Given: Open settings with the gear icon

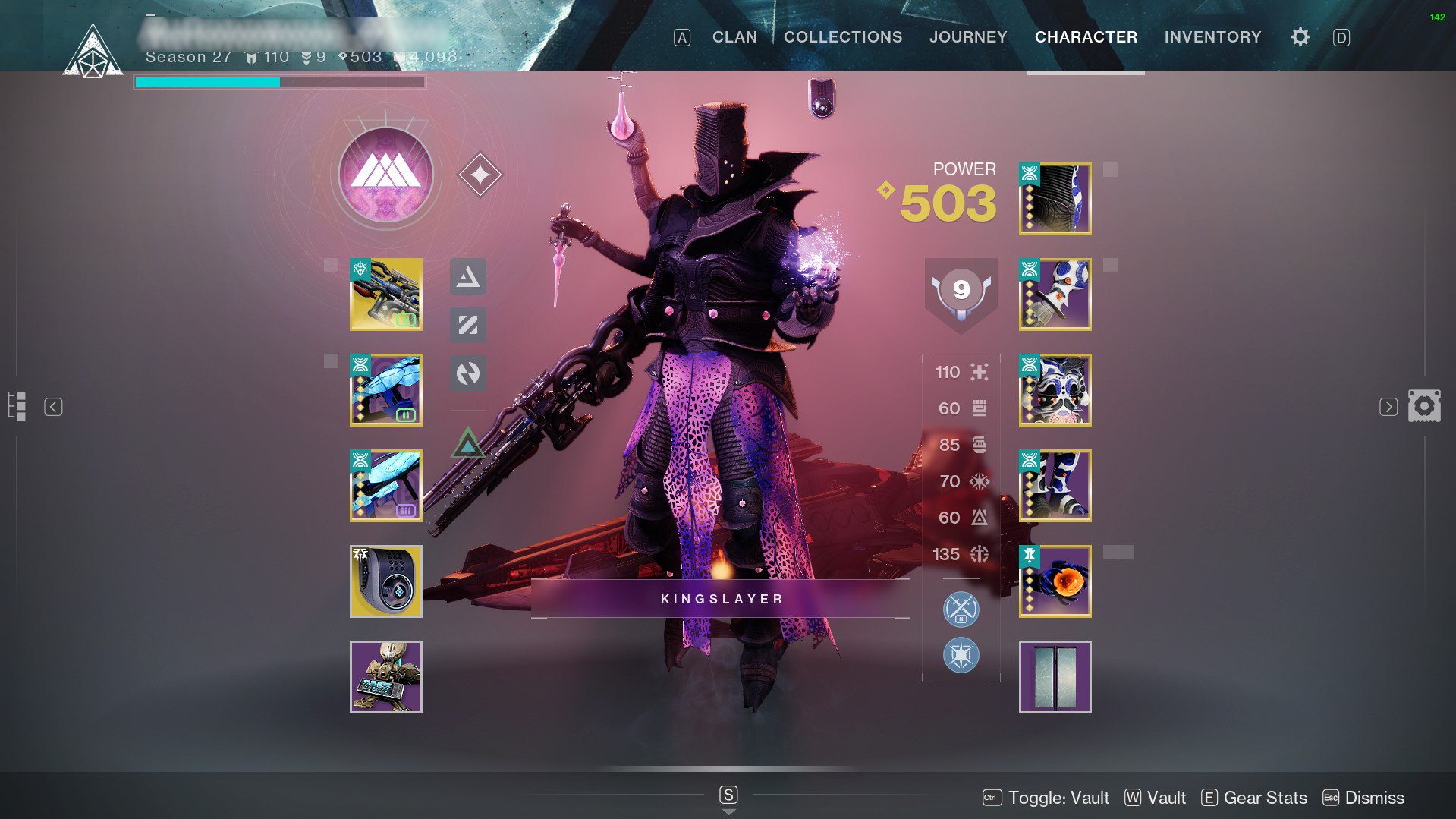Looking at the screenshot, I should (1300, 37).
